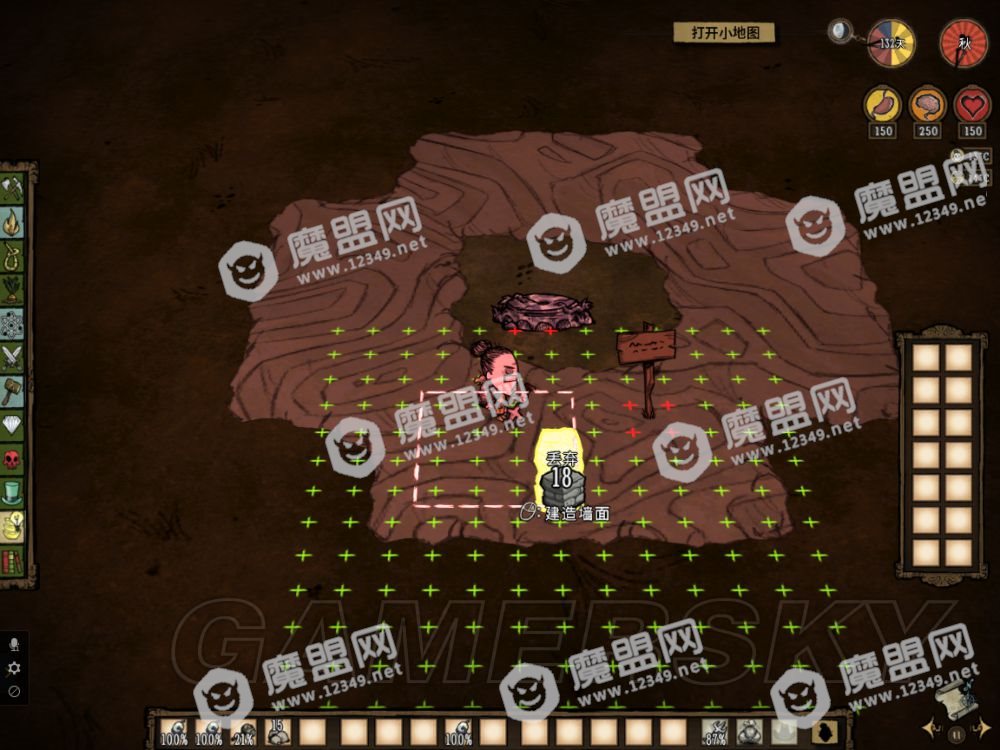Open settings via the small gear icon
1000x750 pixels.
(14, 667)
